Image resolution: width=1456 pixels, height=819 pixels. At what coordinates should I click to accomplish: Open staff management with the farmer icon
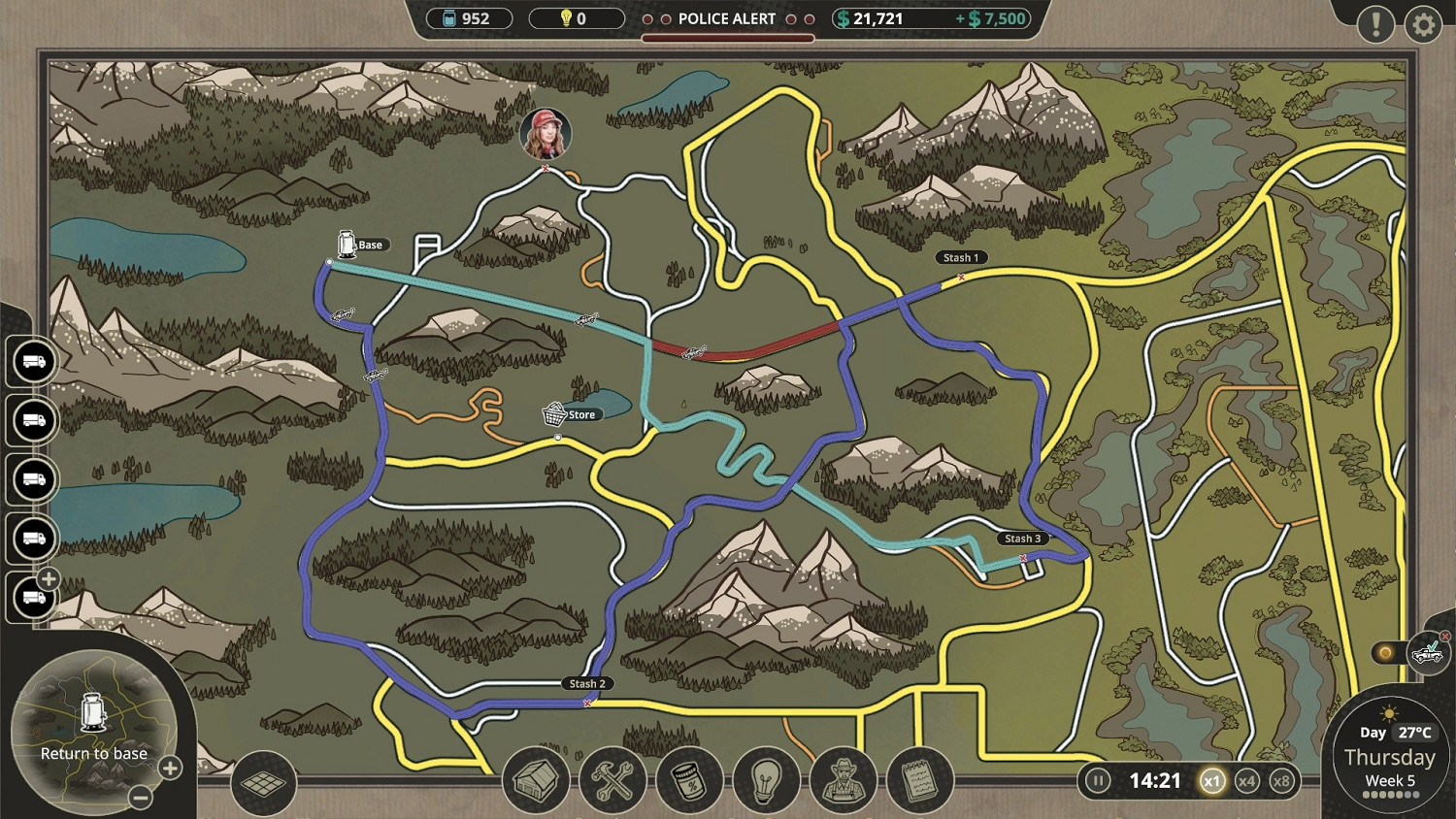pyautogui.click(x=843, y=780)
